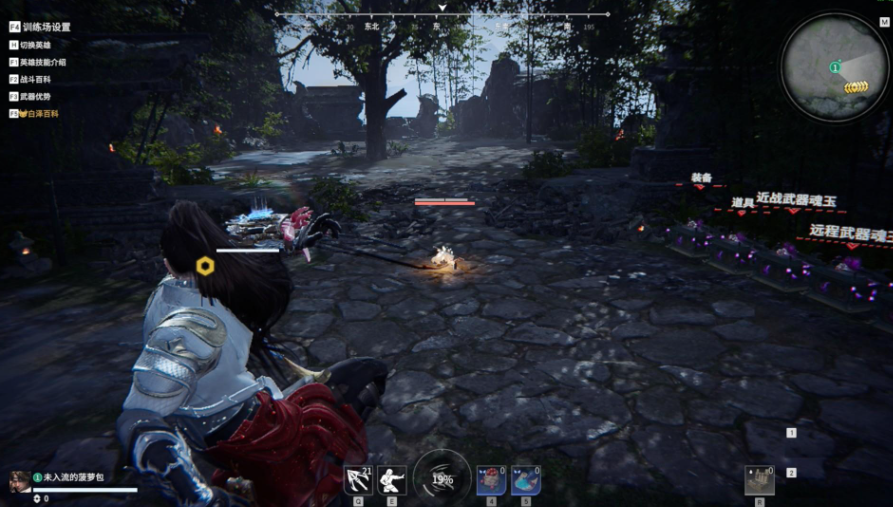Open the 武器优势 weapon advantage guide
This screenshot has height=507, width=893.
point(36,96)
